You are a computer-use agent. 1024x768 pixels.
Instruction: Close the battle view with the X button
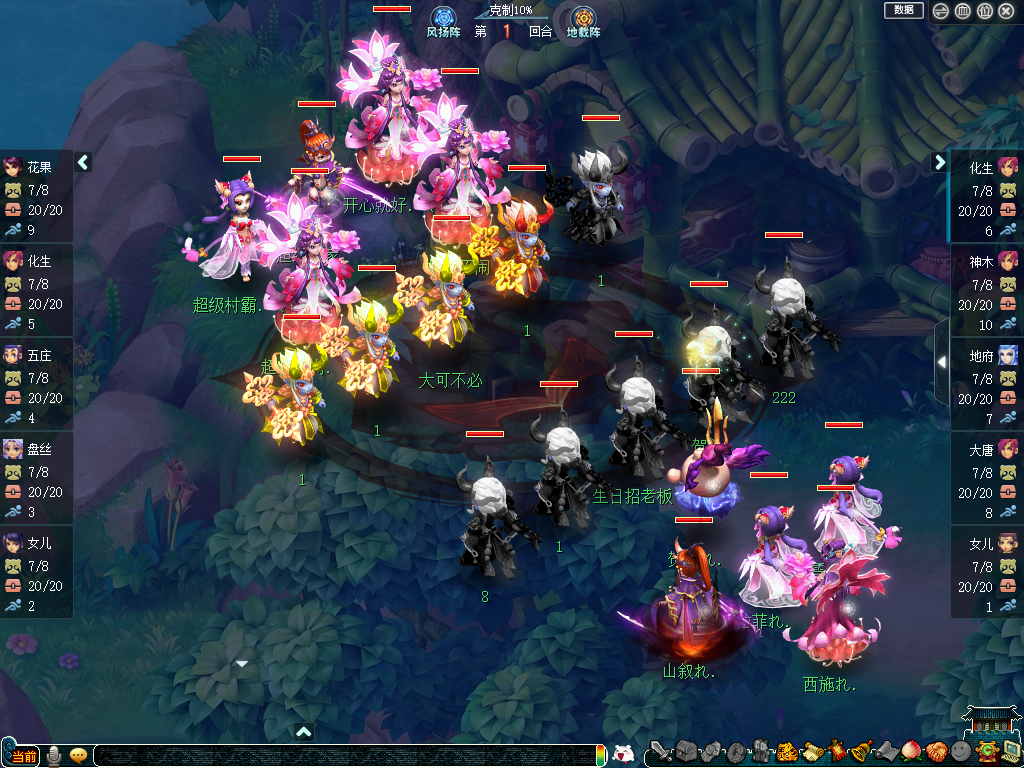(1006, 11)
